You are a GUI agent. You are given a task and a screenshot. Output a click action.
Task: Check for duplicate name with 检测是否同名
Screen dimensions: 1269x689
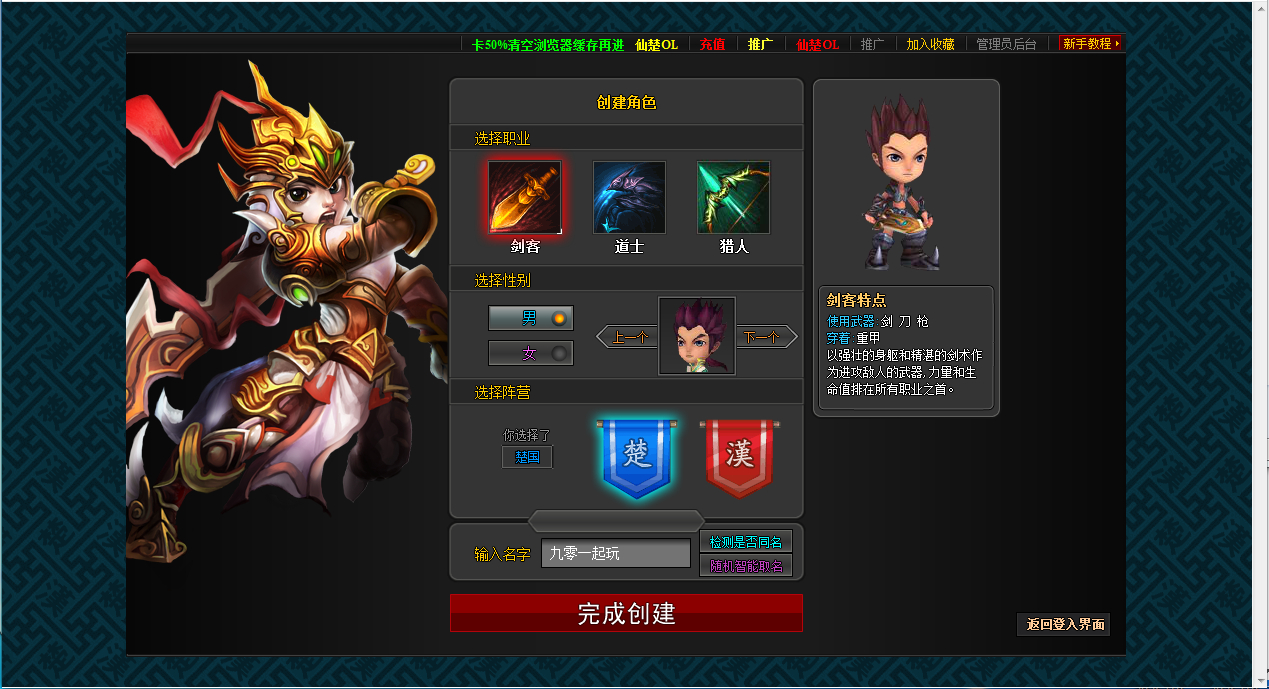[746, 541]
